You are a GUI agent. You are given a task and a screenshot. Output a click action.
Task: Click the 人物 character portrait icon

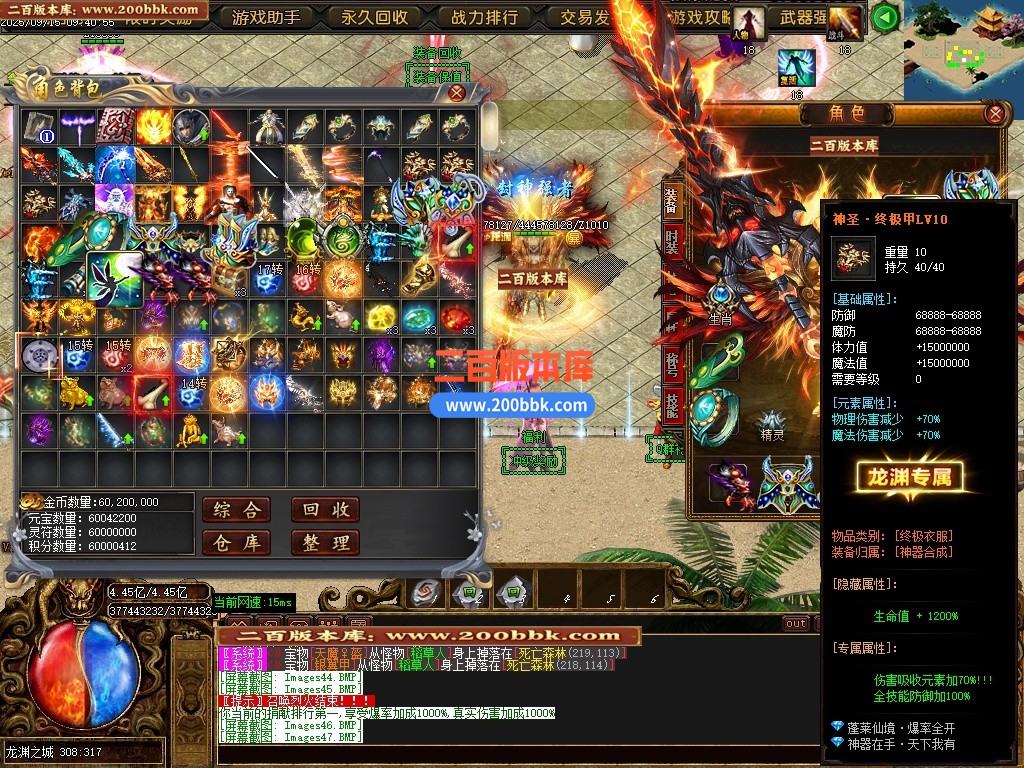[x=748, y=21]
